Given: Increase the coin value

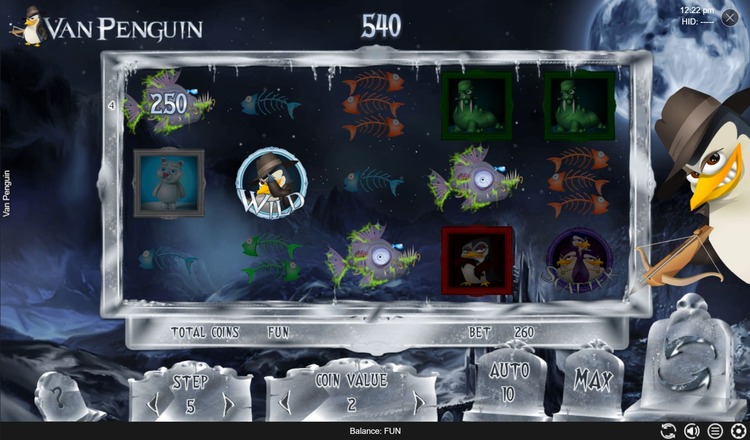Looking at the screenshot, I should click(419, 405).
